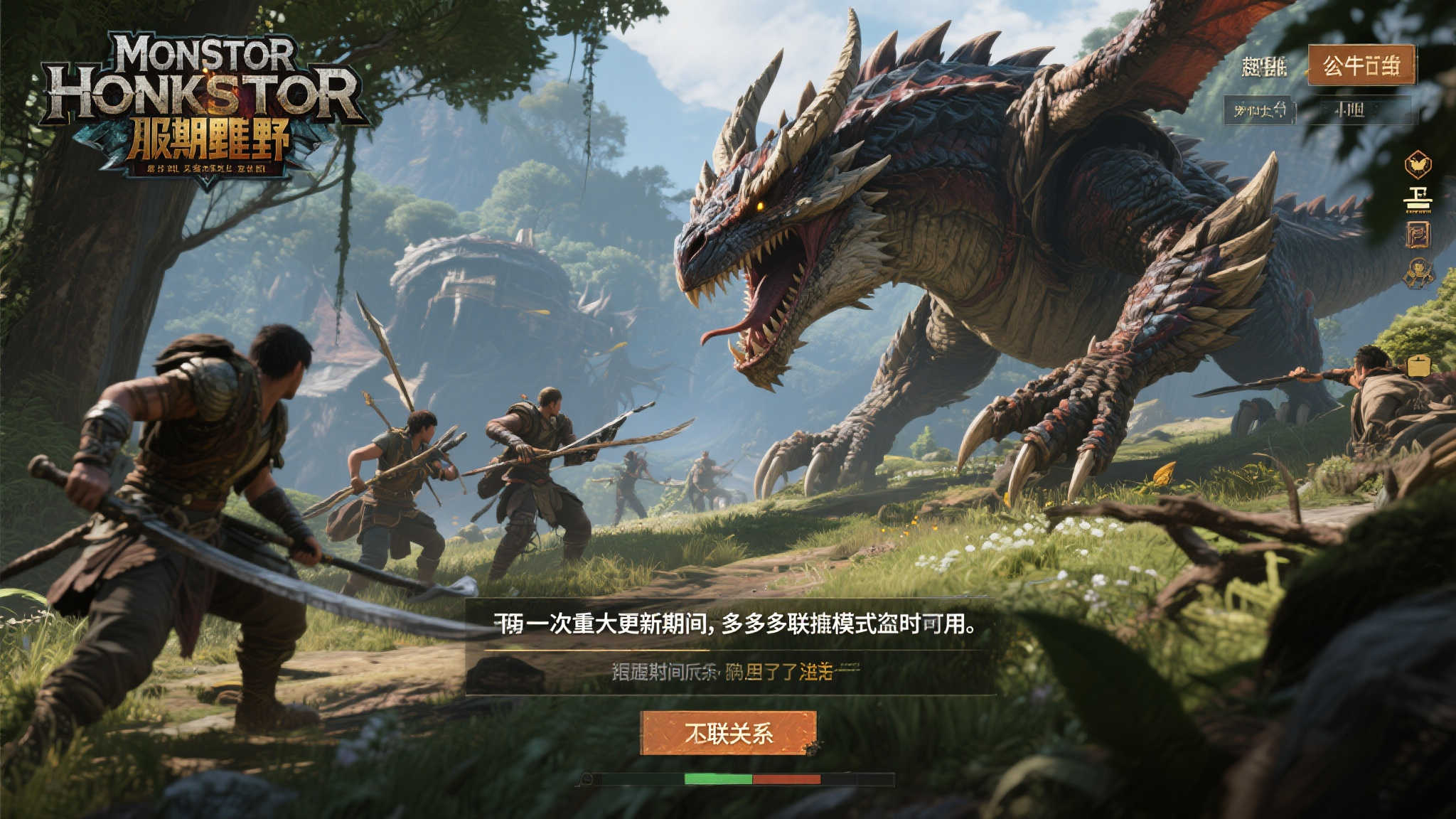Select the hunter portrait icon on the right sidebar
Image resolution: width=1456 pixels, height=819 pixels.
pos(1418,272)
